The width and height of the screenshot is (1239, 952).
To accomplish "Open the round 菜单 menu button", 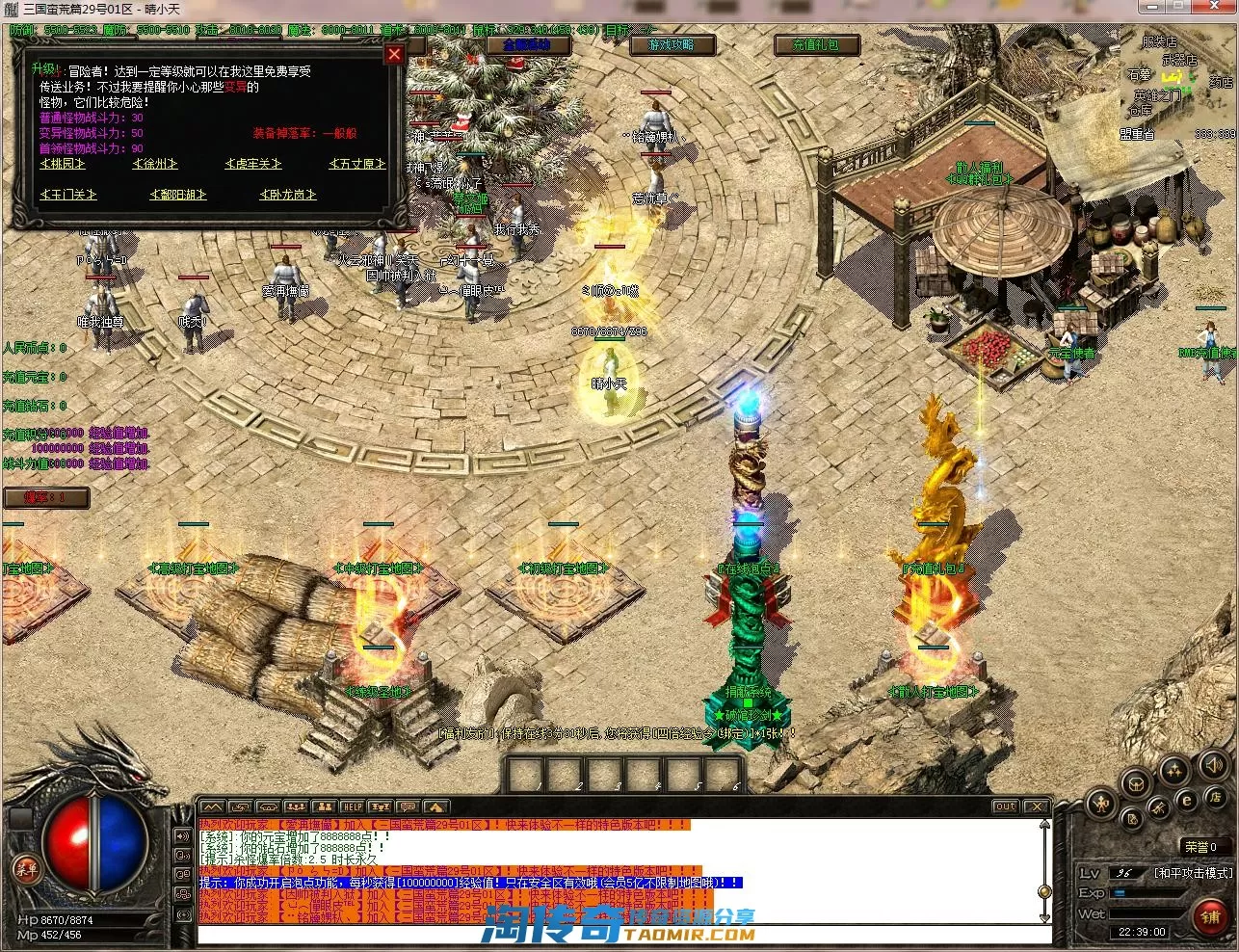I will click(26, 868).
